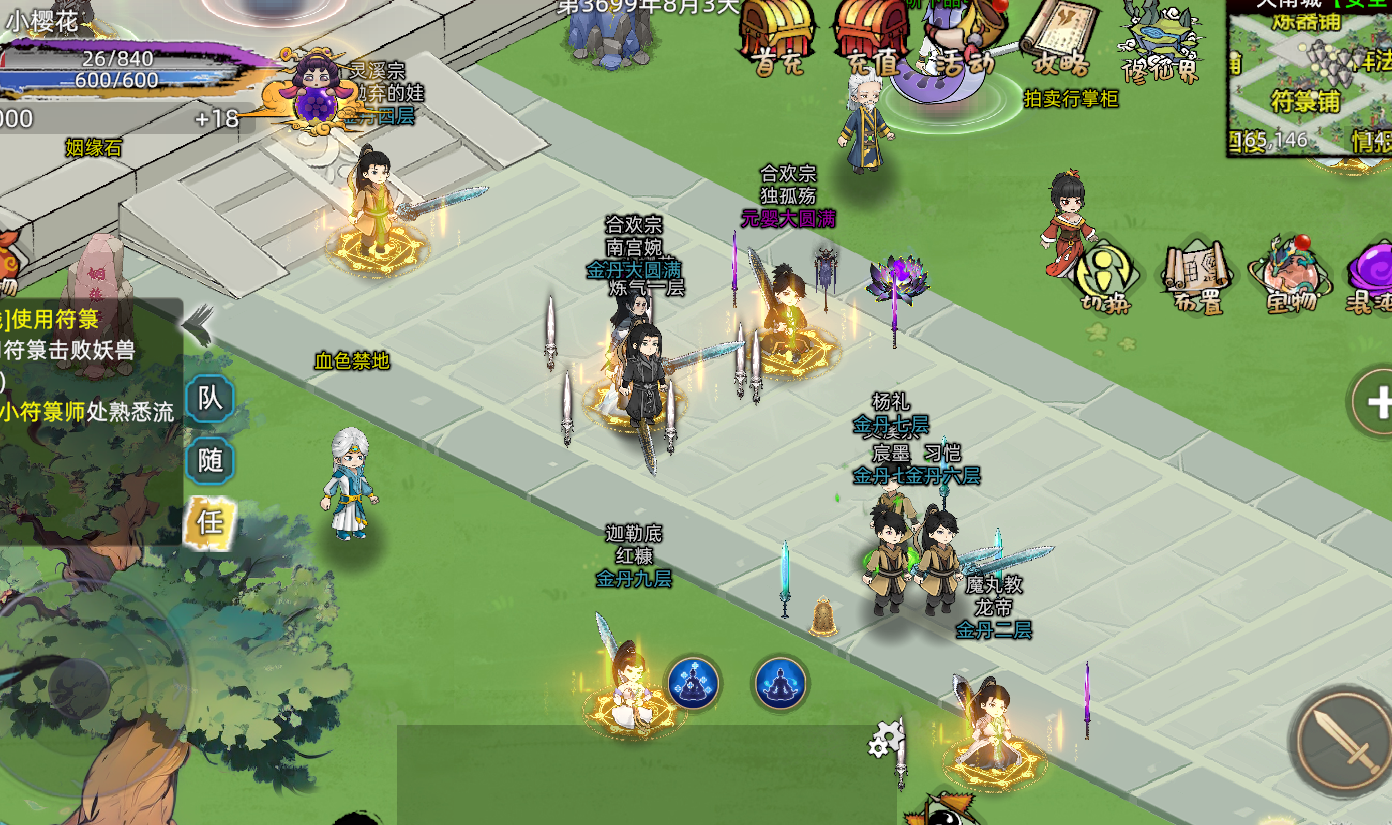1392x825 pixels.
Task: Open the 布置 layout scroll
Action: coord(1197,277)
